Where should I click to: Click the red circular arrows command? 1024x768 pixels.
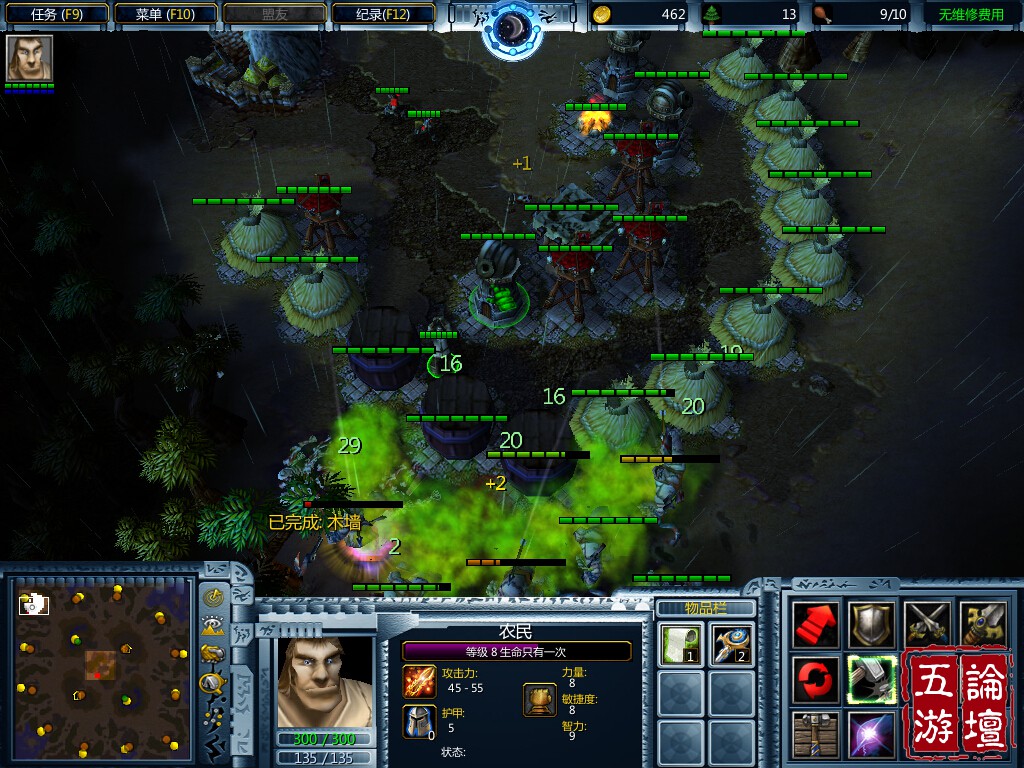tap(816, 680)
